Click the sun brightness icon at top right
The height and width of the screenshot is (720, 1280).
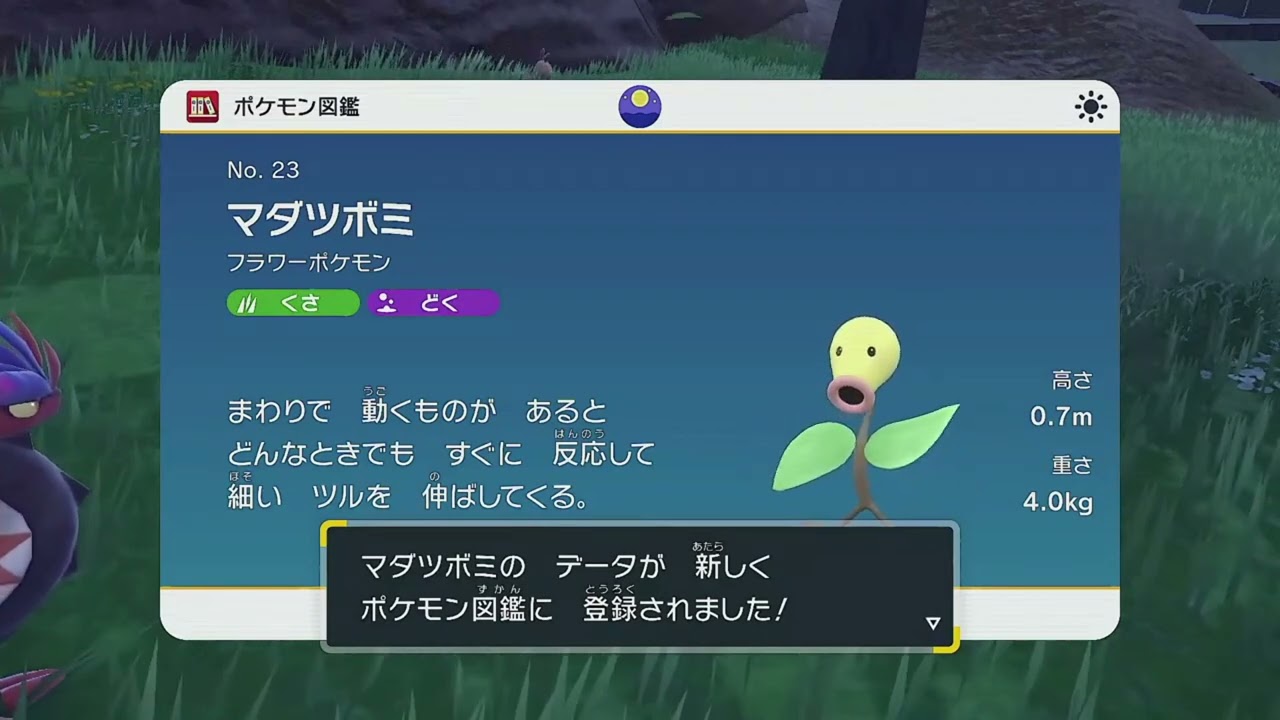(1089, 106)
